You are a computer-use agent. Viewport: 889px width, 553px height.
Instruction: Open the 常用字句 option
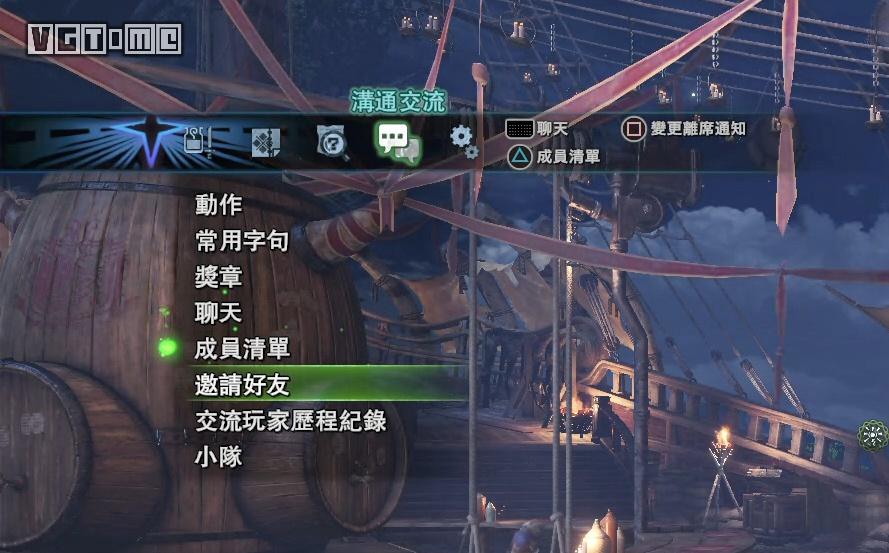click(243, 241)
